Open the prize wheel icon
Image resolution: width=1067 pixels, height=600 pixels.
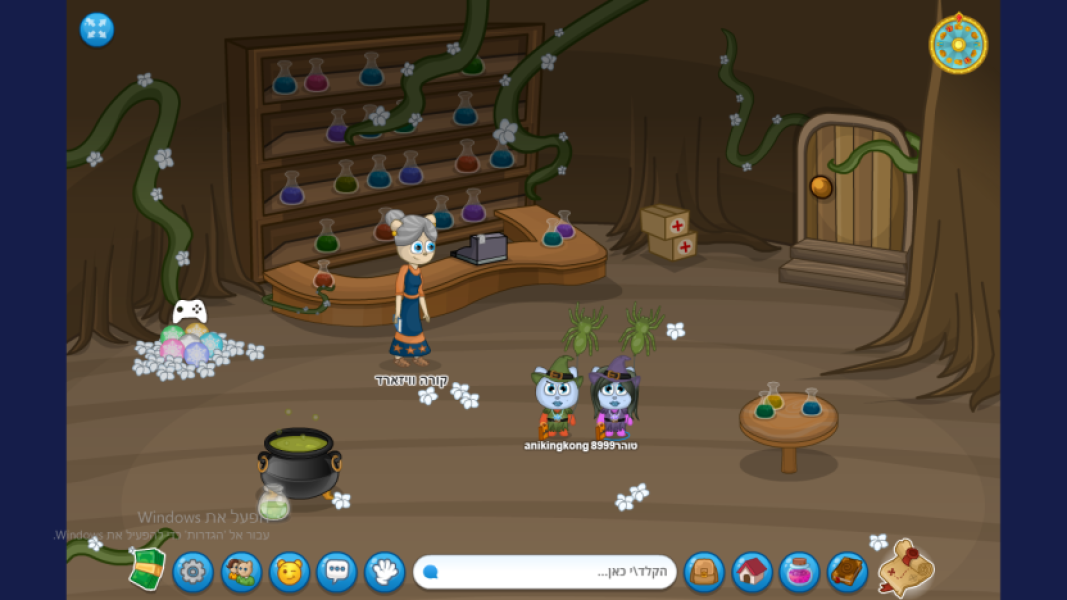tap(958, 44)
